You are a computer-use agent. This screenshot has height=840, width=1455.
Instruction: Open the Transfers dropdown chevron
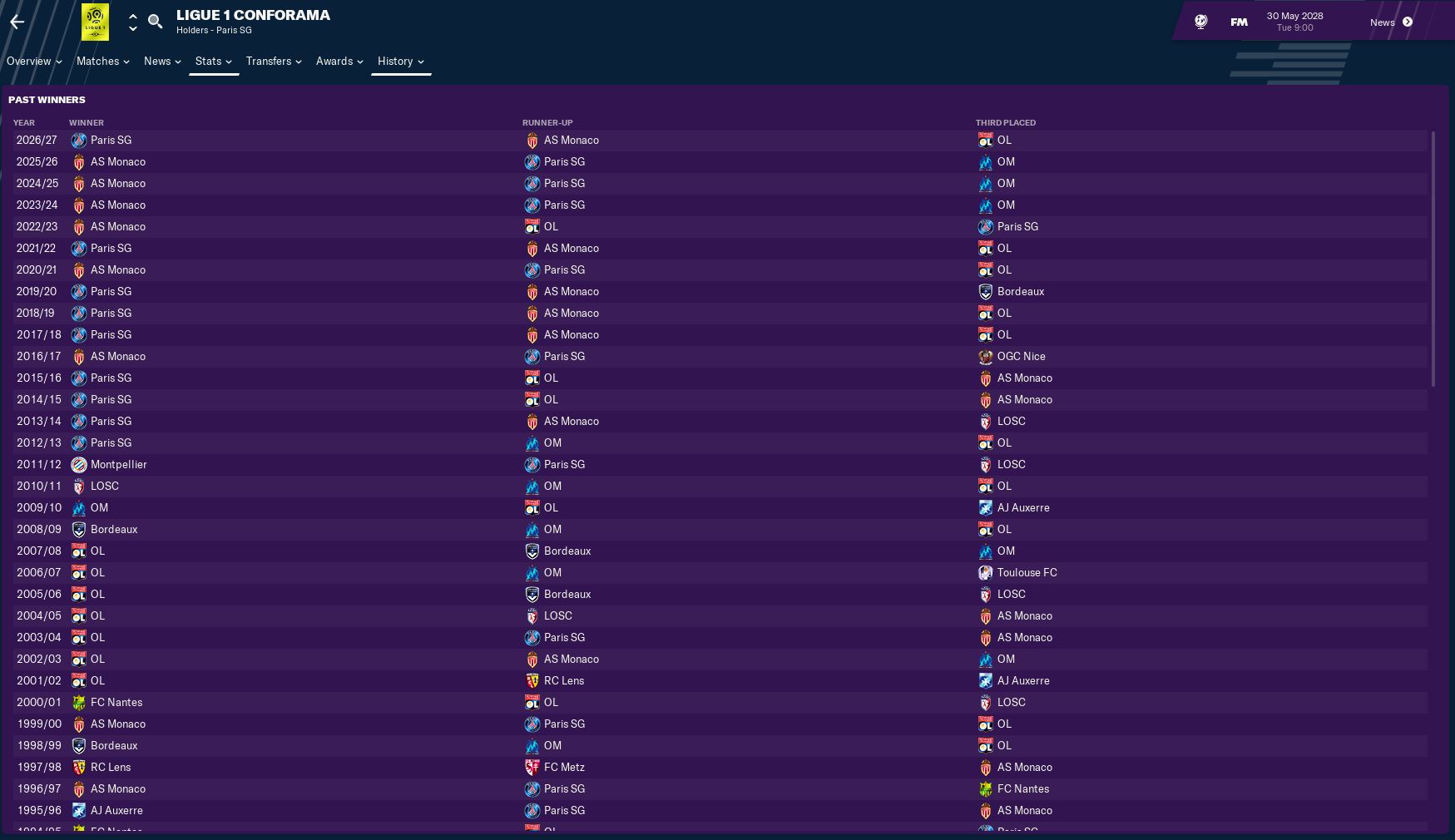tap(300, 62)
